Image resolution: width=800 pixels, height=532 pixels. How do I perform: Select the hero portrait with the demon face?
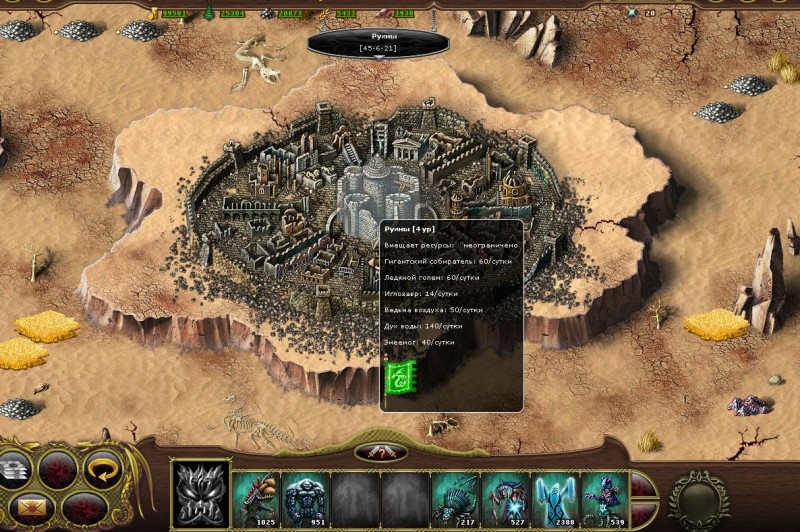pos(200,493)
